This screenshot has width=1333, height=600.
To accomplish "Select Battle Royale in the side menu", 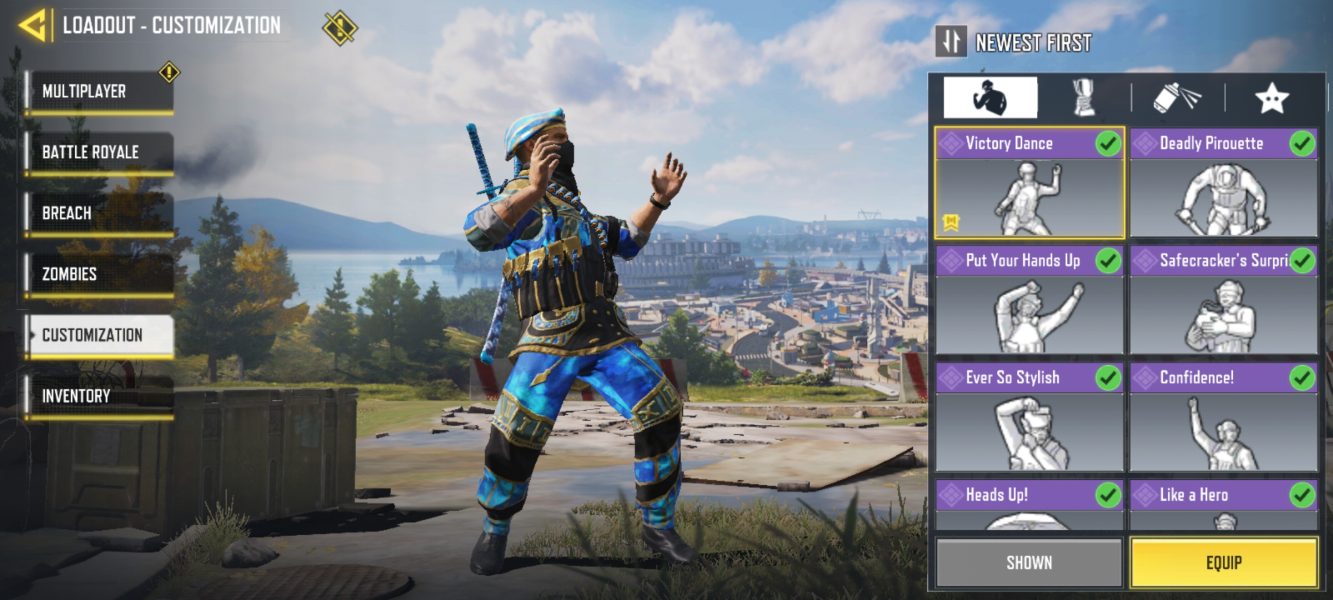I will pos(98,153).
